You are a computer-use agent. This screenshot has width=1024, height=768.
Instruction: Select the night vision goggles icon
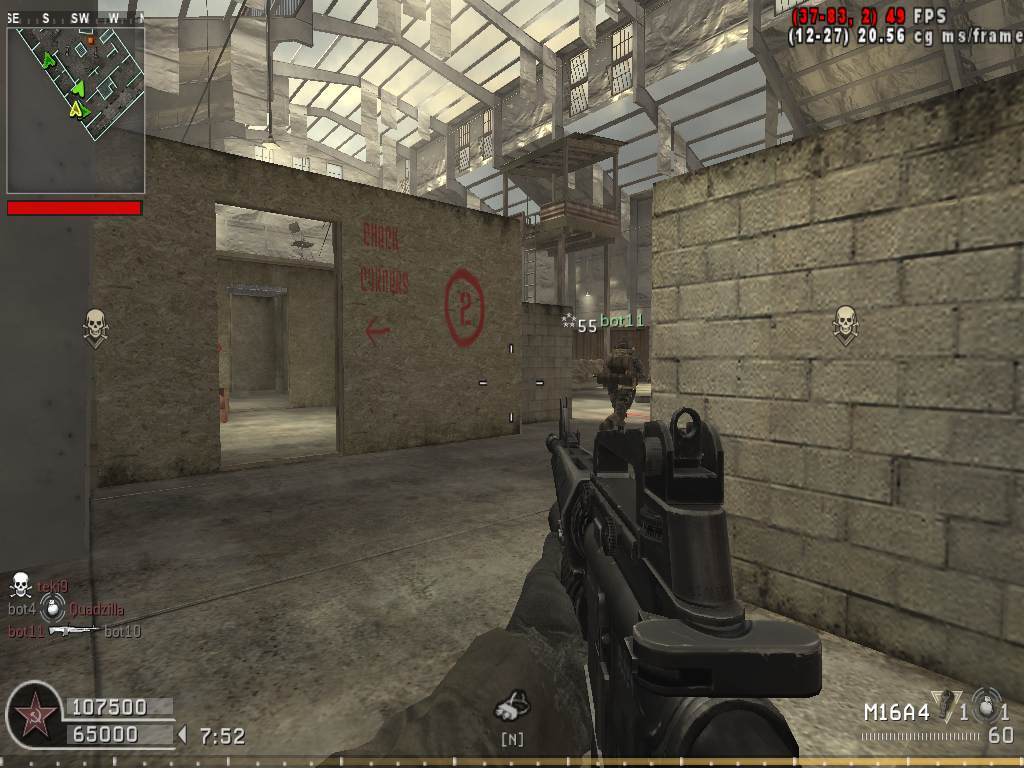512,706
